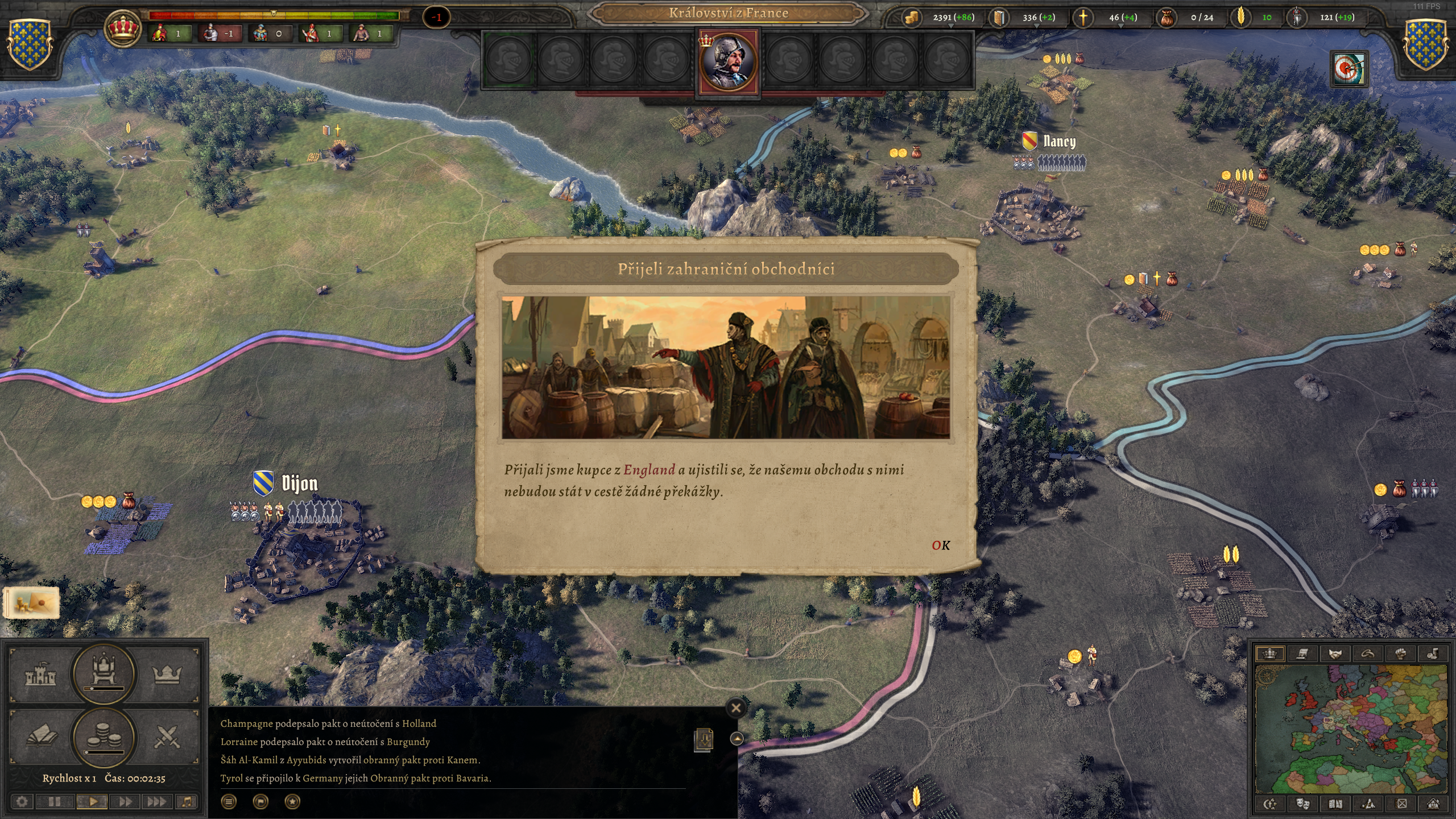The height and width of the screenshot is (819, 1456).
Task: Open the crossed swords military panel
Action: tap(167, 738)
